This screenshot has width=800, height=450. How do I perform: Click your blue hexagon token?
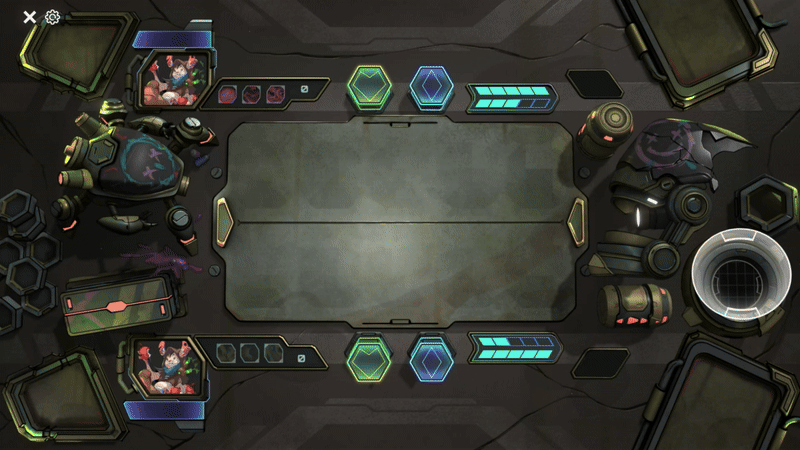point(431,357)
